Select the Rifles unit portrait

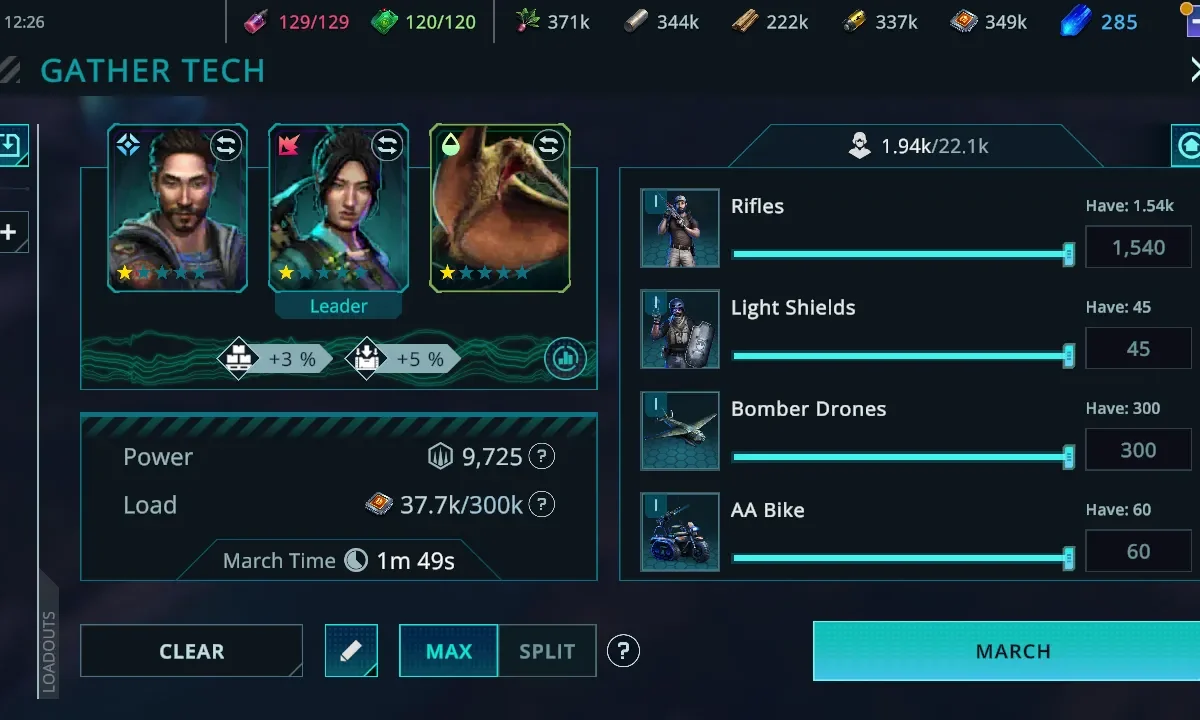[x=680, y=228]
